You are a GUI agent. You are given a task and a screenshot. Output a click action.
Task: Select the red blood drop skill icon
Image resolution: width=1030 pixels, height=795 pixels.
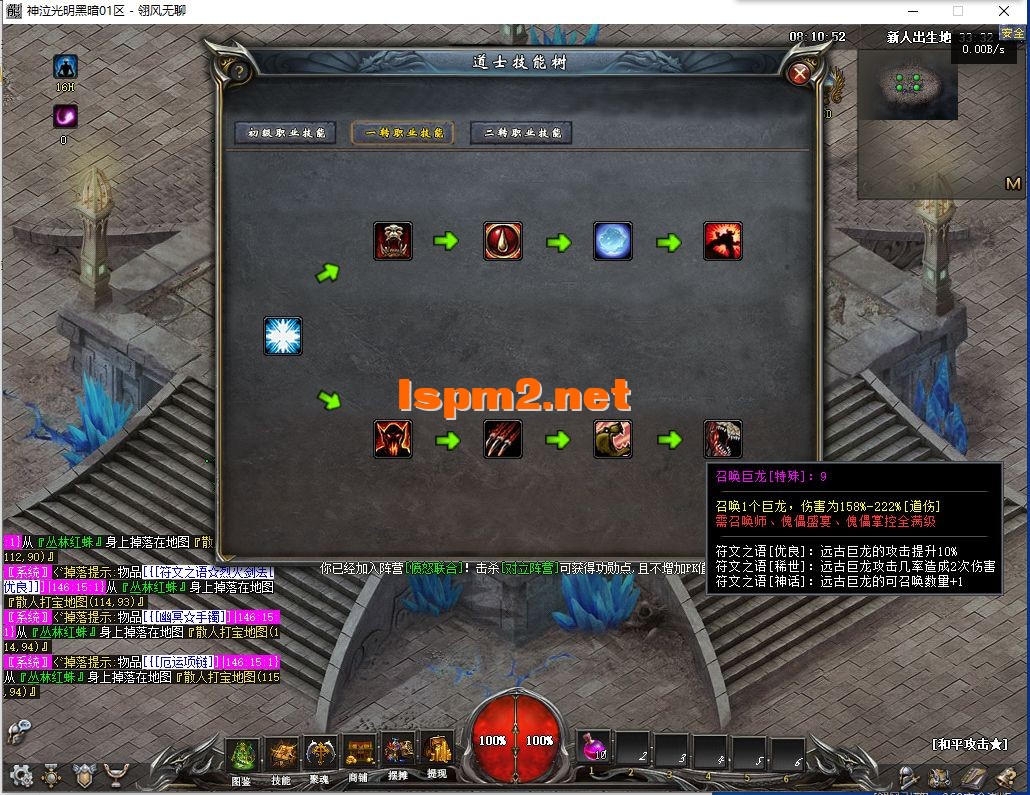pyautogui.click(x=503, y=241)
